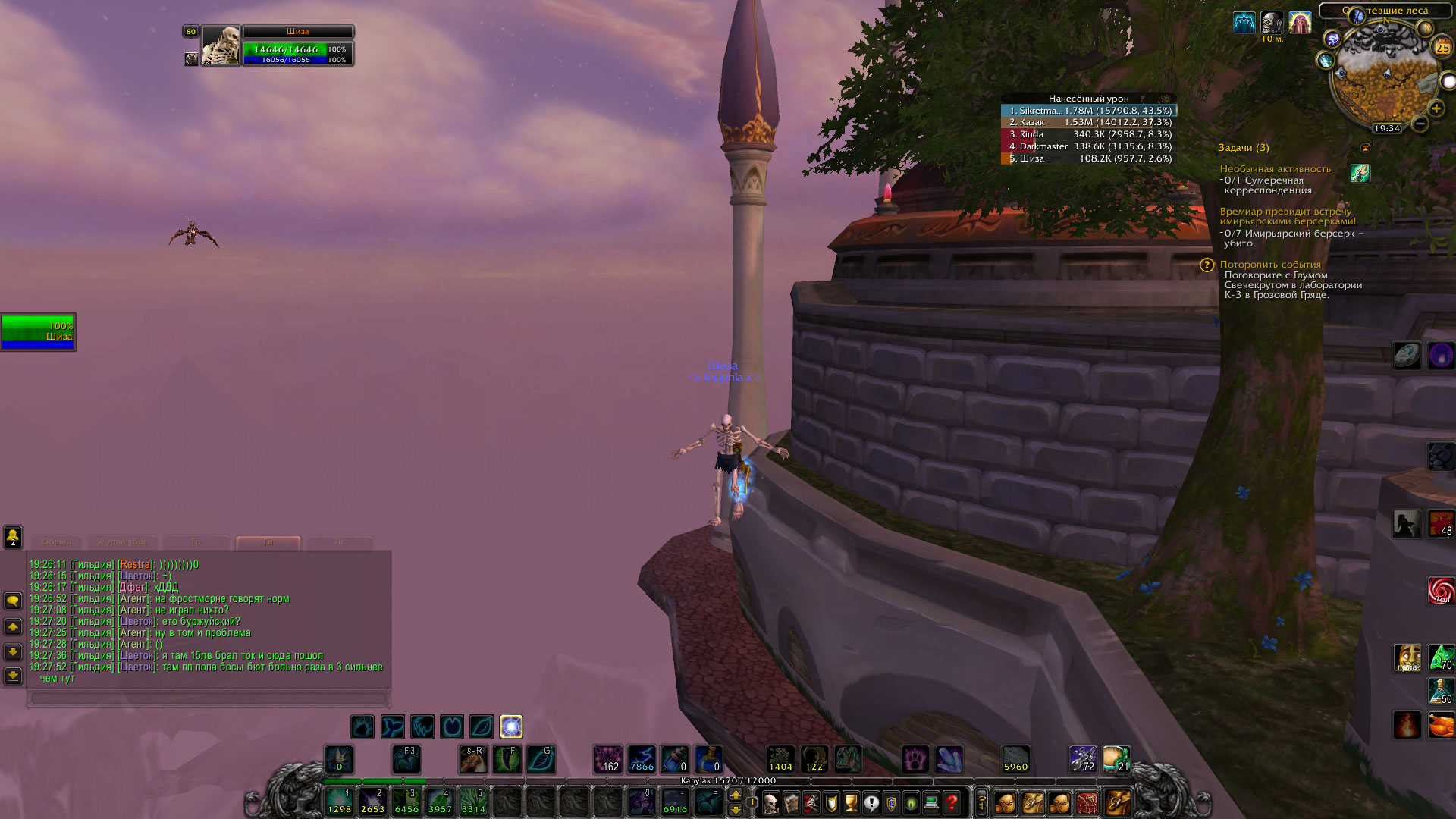
Task: Open the social friends button showing 2
Action: coord(13,537)
